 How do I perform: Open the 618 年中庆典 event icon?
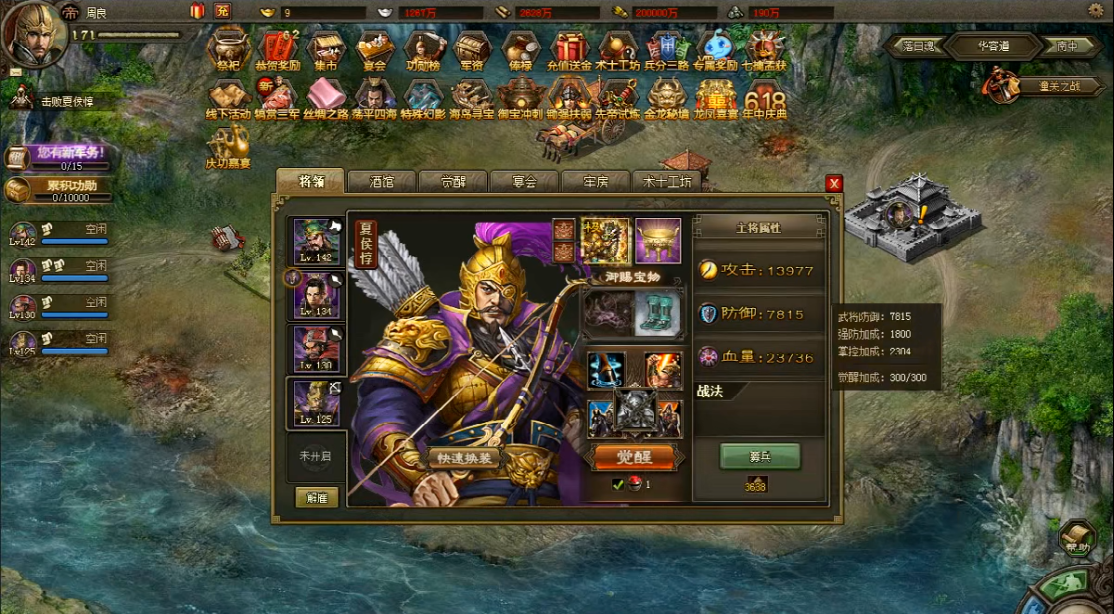click(x=765, y=99)
